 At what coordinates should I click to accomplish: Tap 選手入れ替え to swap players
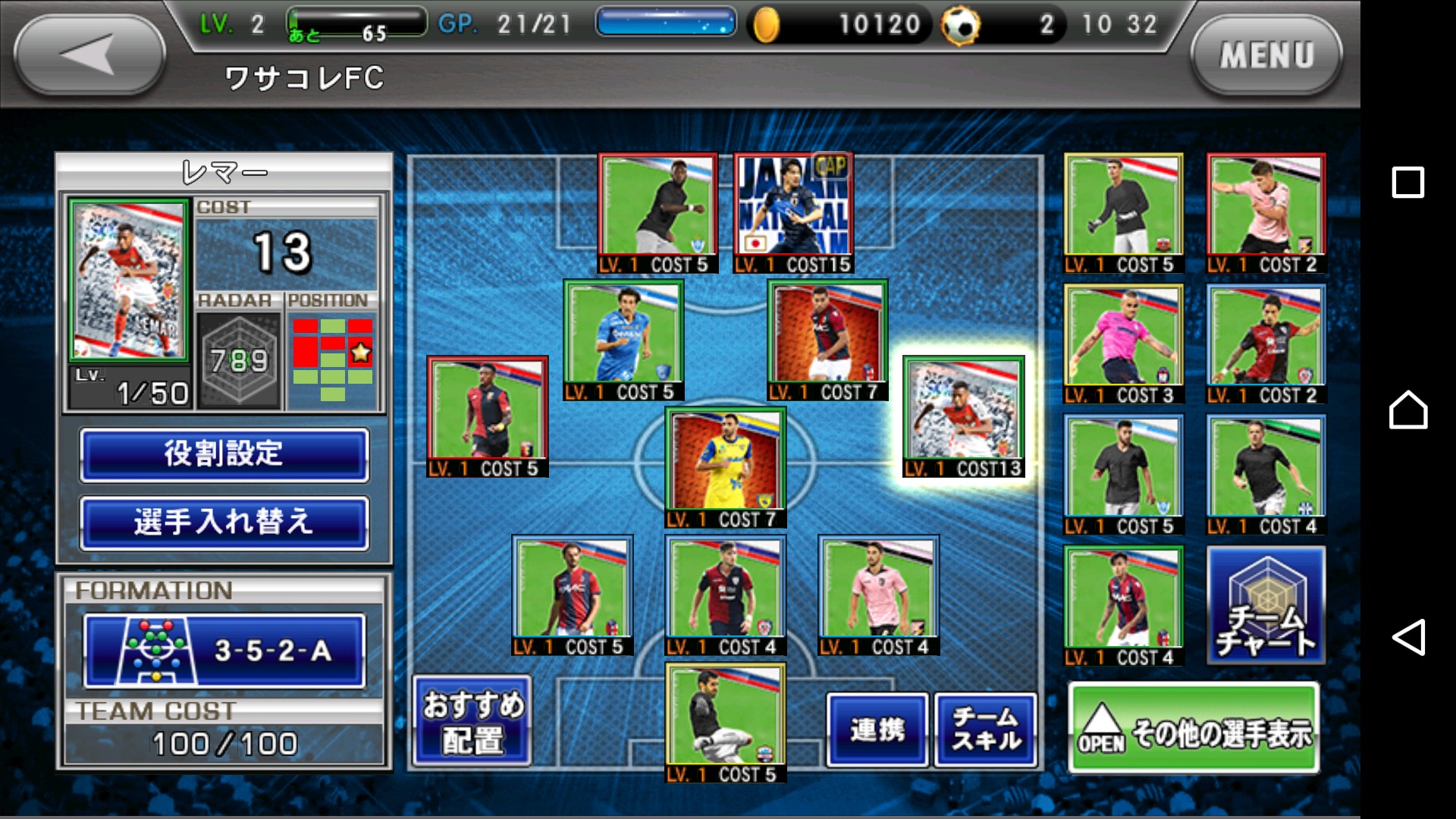pos(224,522)
